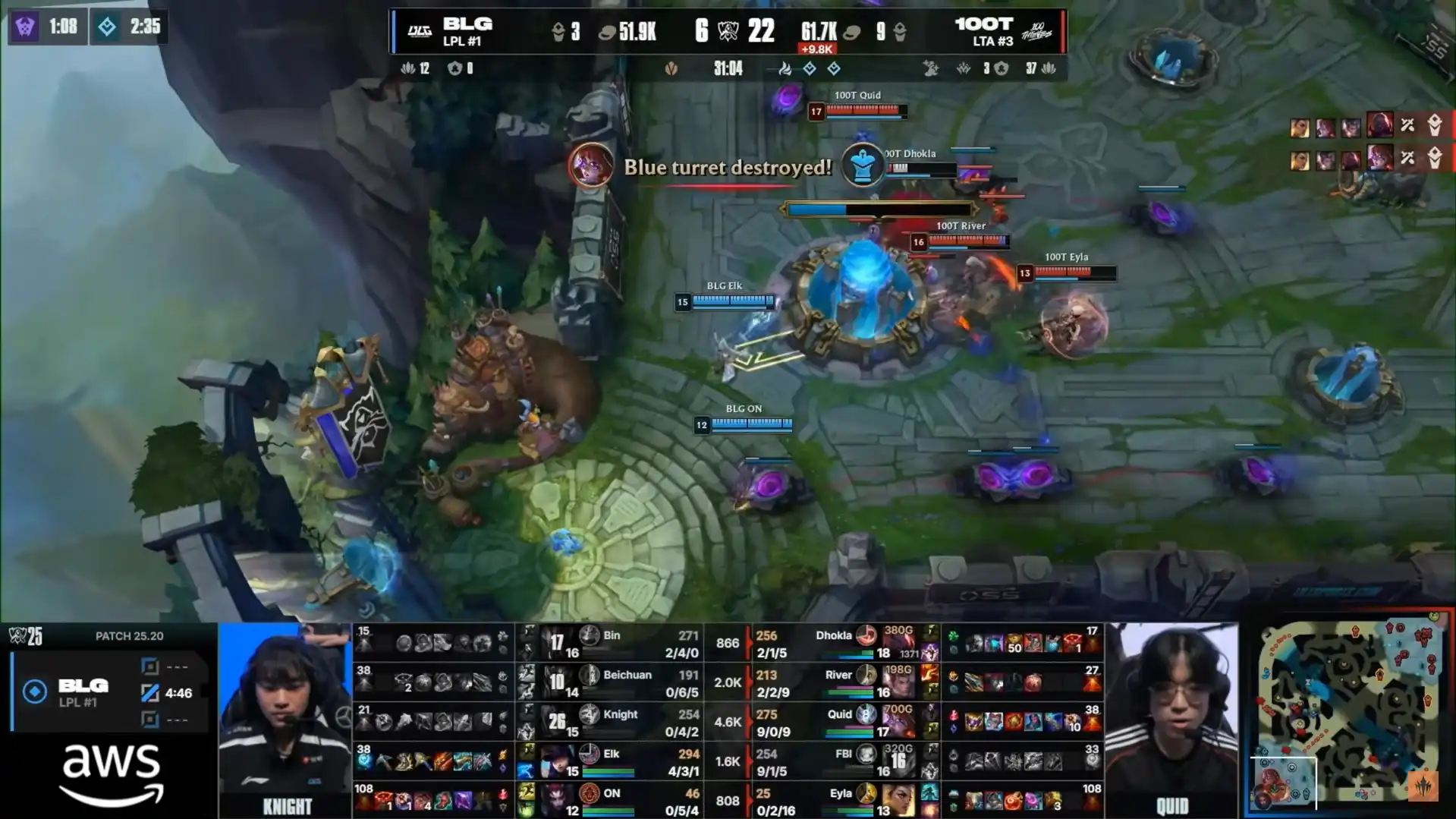1456x819 pixels.
Task: Click the minimap in the corner
Action: pos(1348,713)
